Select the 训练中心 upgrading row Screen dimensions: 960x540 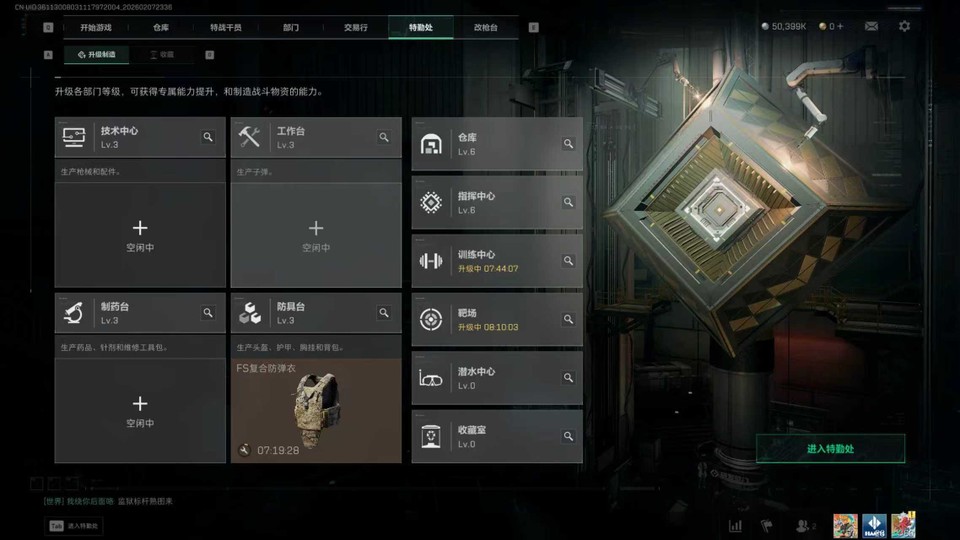click(496, 261)
